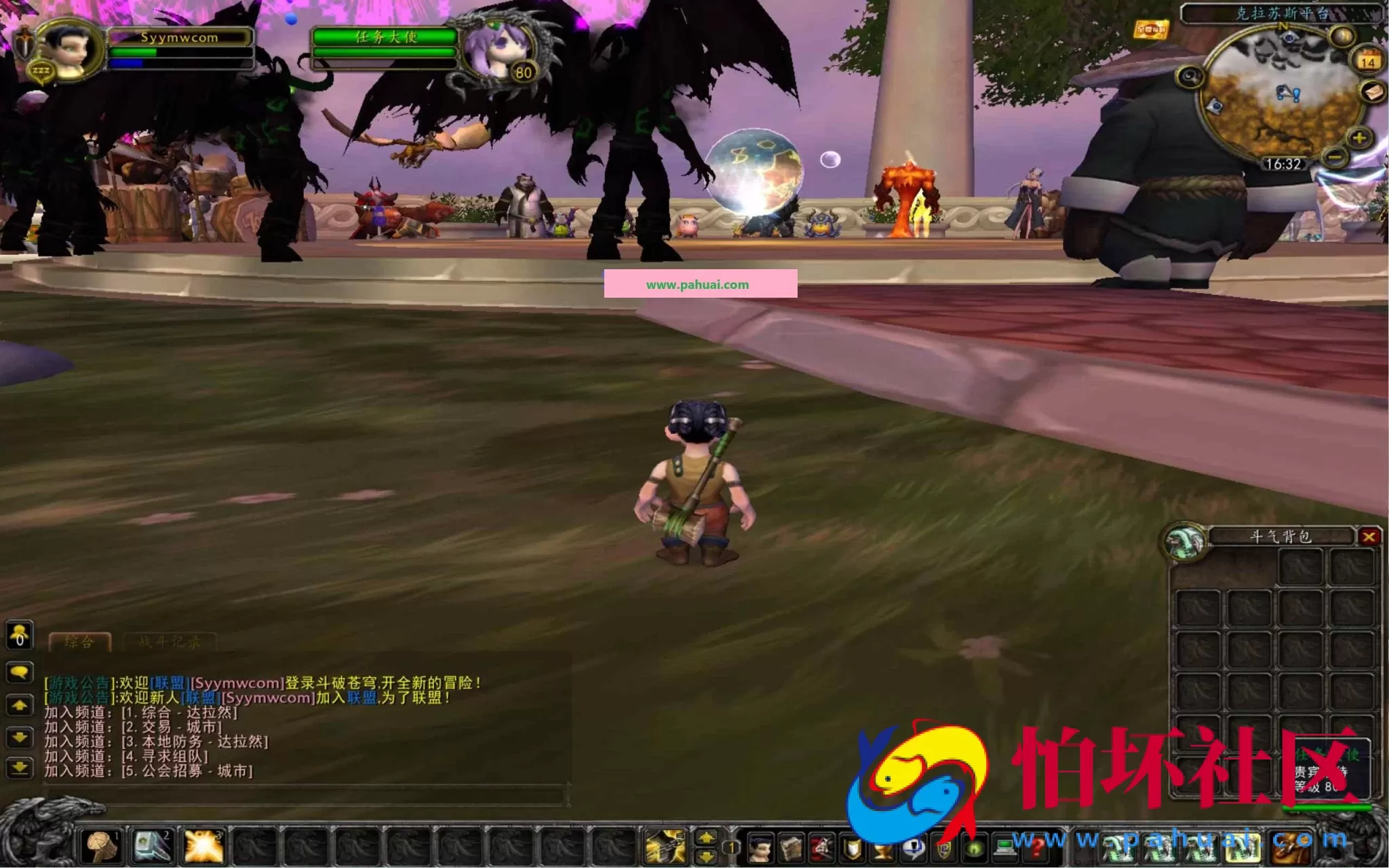Close the 斗气背包 bag window
1389x868 pixels.
point(1369,536)
